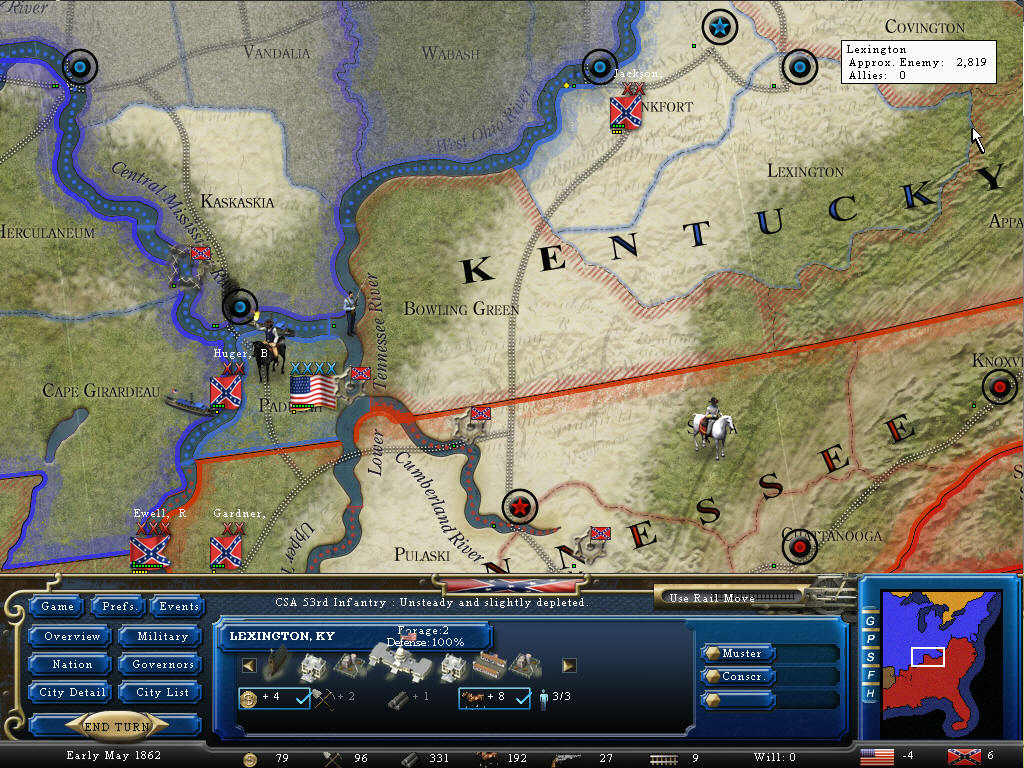The image size is (1024, 768).
Task: Toggle the Use Rail Move option
Action: 730,598
